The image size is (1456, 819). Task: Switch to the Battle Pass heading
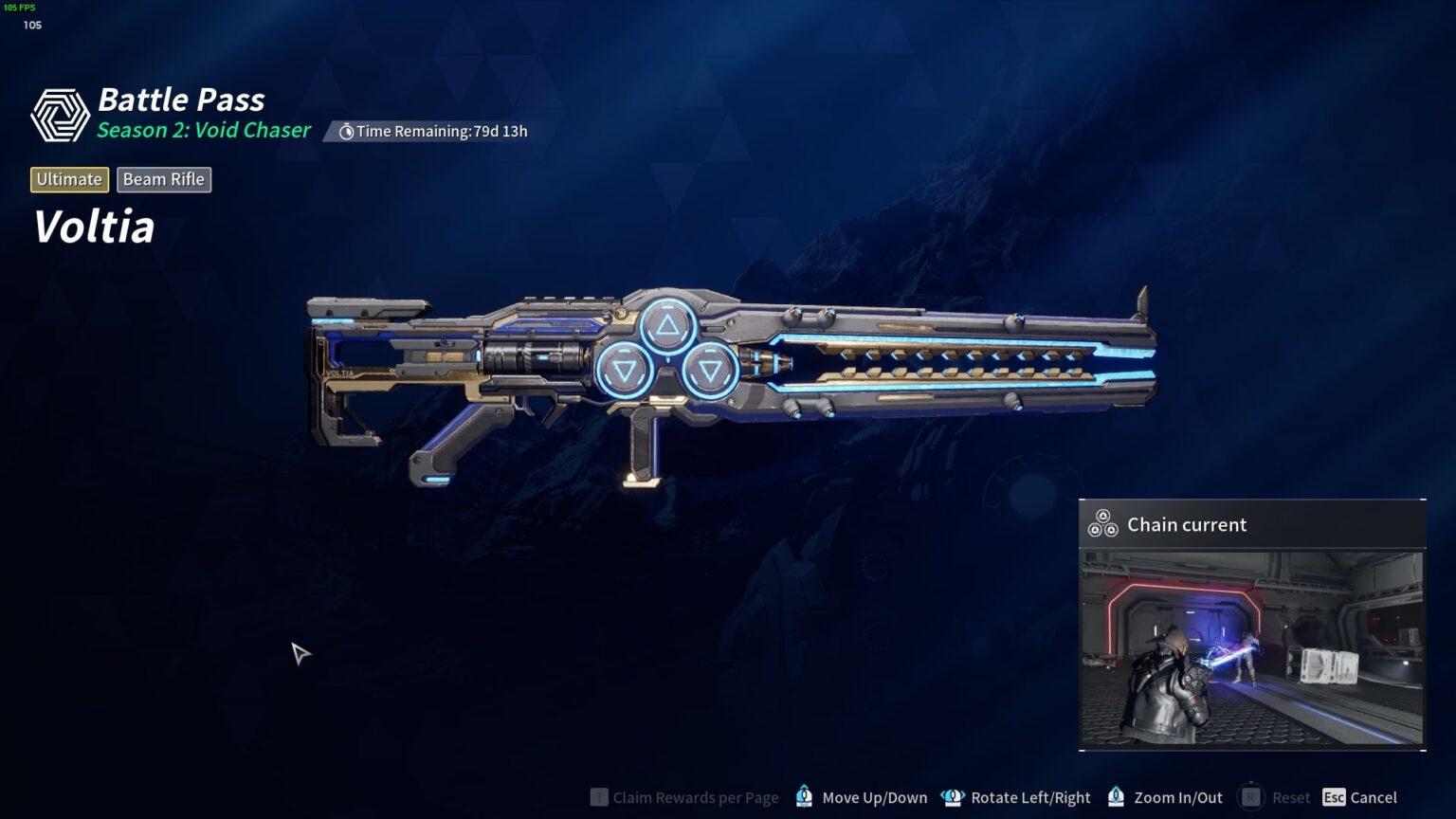tap(181, 100)
